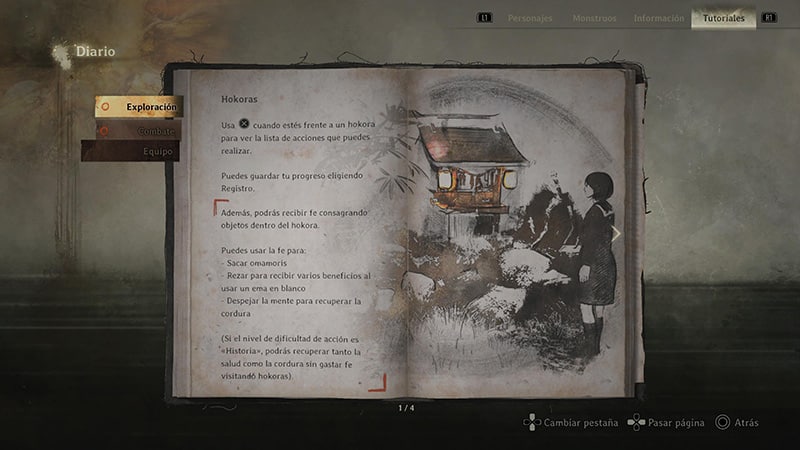This screenshot has height=450, width=800.
Task: Open the Monstruos tab
Action: 594,18
